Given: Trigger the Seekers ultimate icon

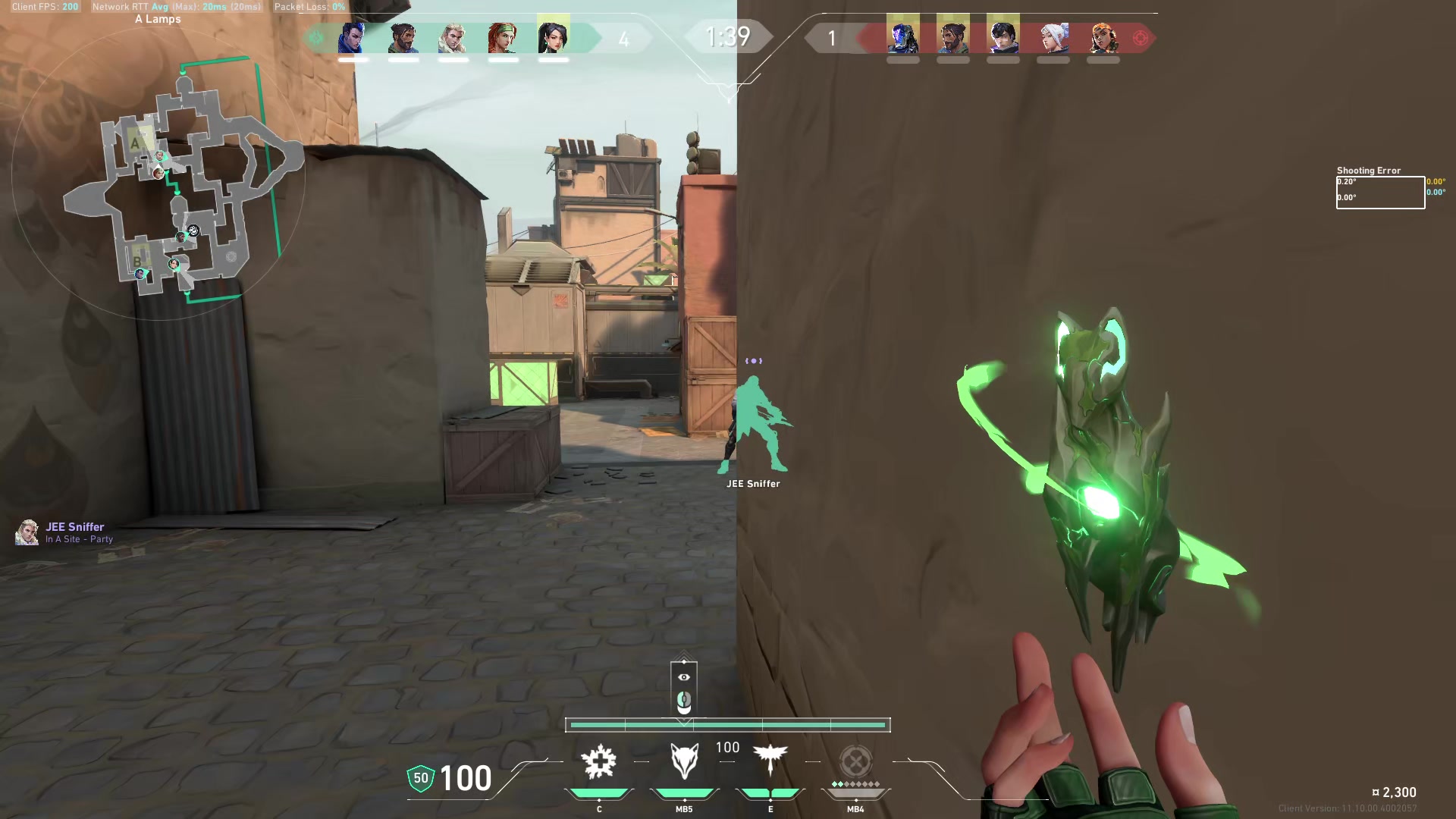Looking at the screenshot, I should pyautogui.click(x=855, y=762).
